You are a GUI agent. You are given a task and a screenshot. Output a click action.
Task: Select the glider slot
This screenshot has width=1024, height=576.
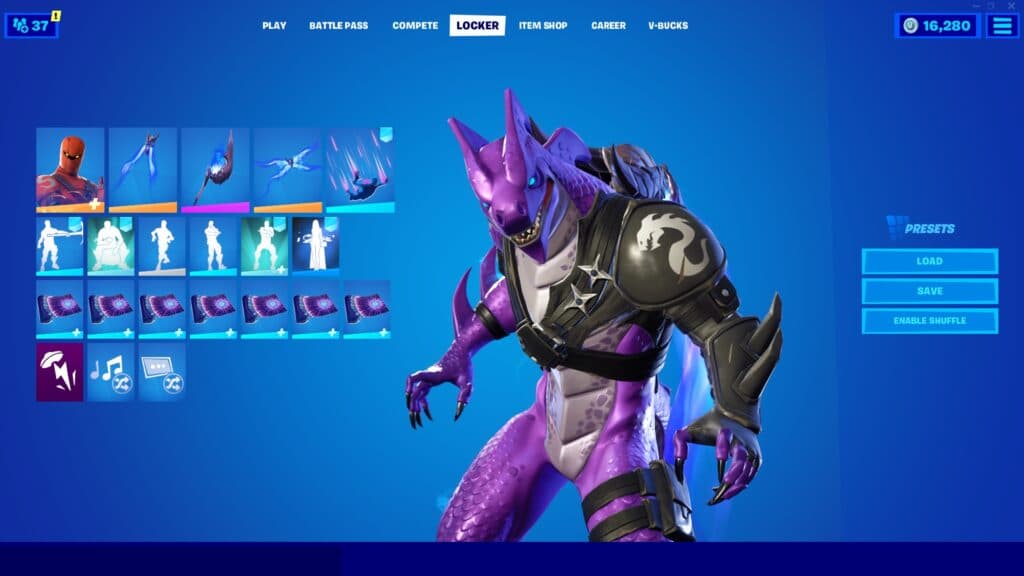coord(287,169)
